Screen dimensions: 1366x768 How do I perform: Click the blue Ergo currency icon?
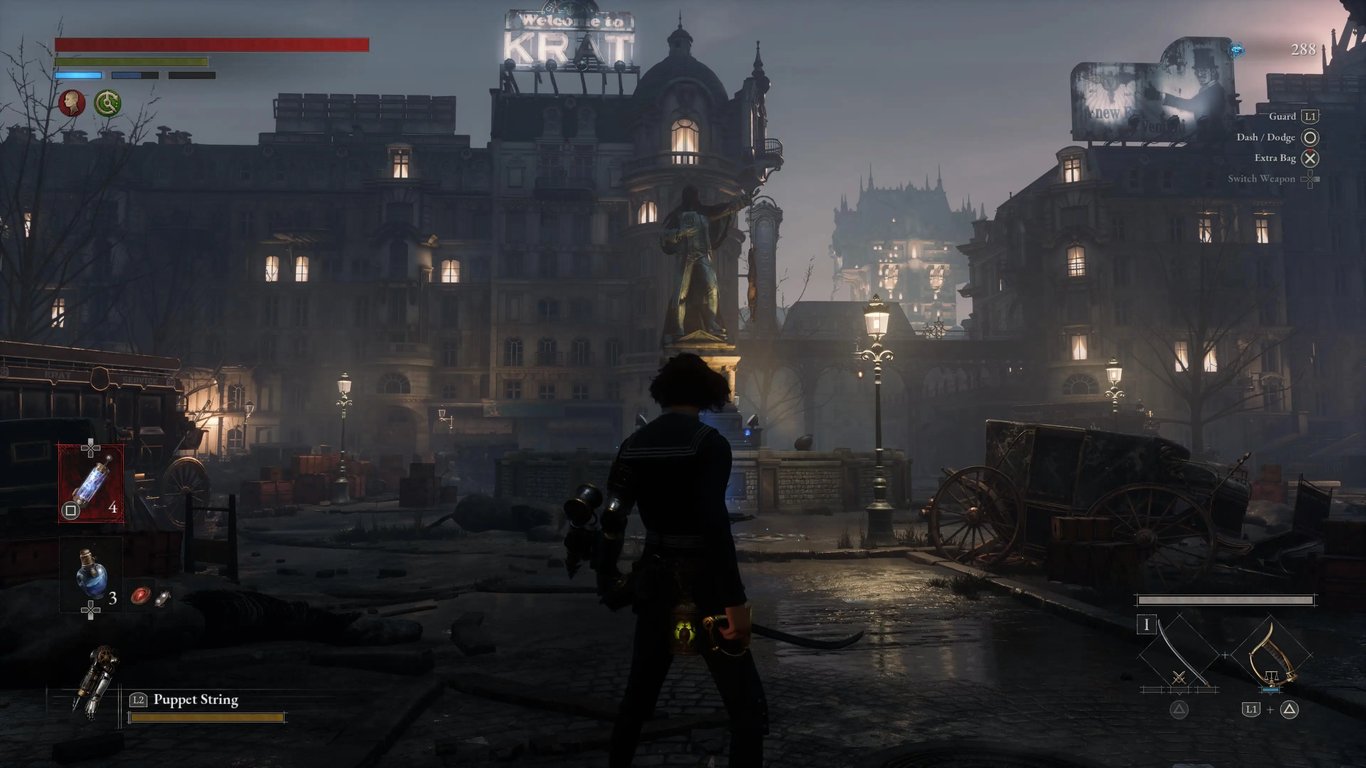(1237, 48)
